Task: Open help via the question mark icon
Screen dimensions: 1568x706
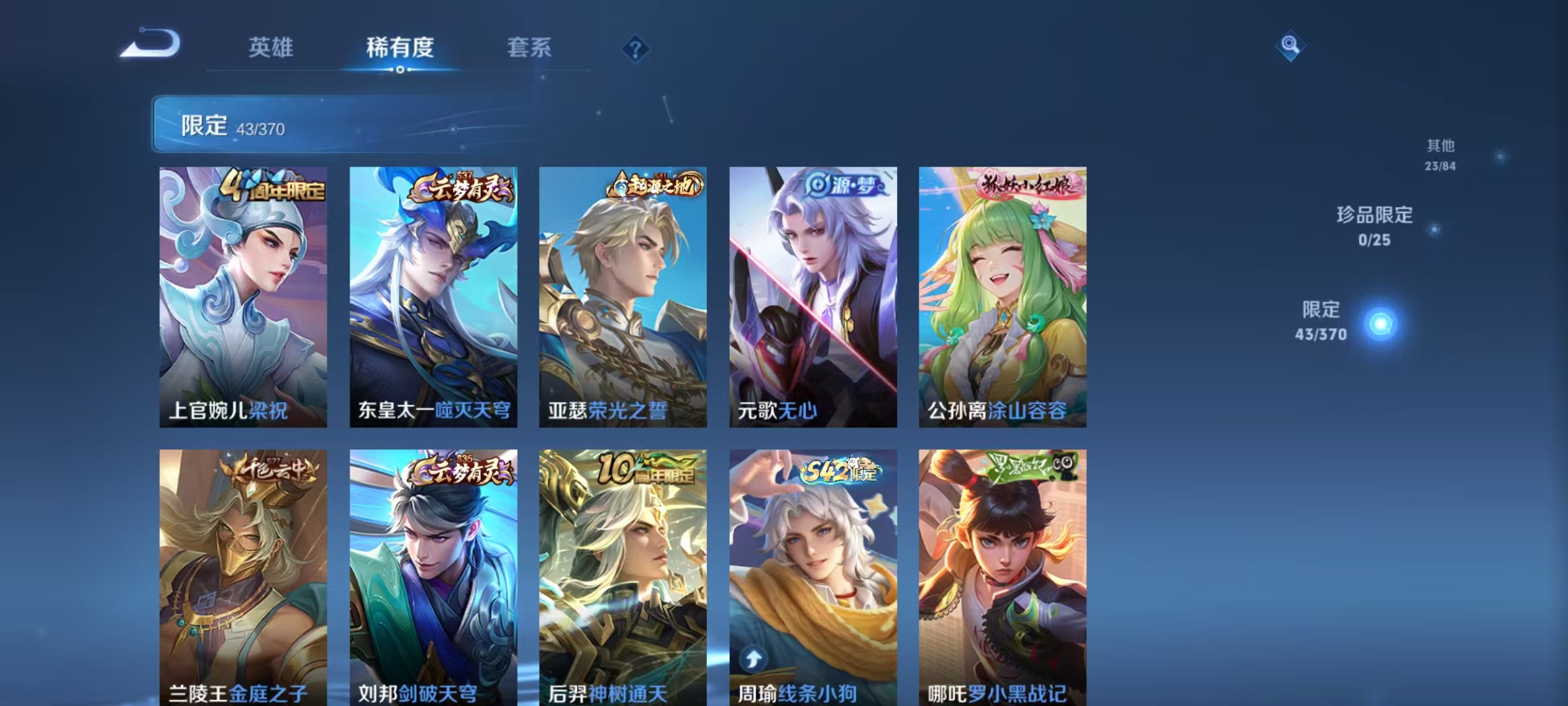Action: [x=637, y=47]
